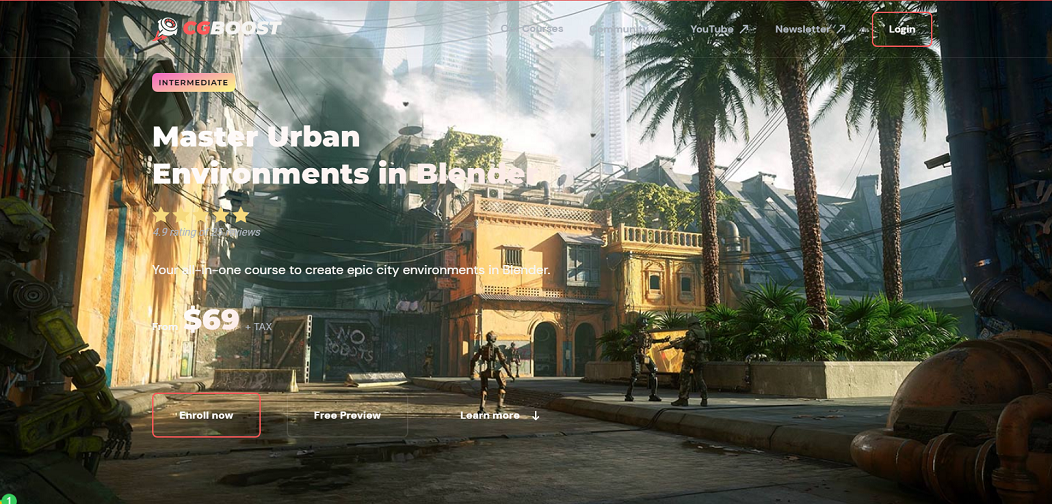This screenshot has height=504, width=1052.
Task: Open the Newsletter link
Action: point(809,29)
